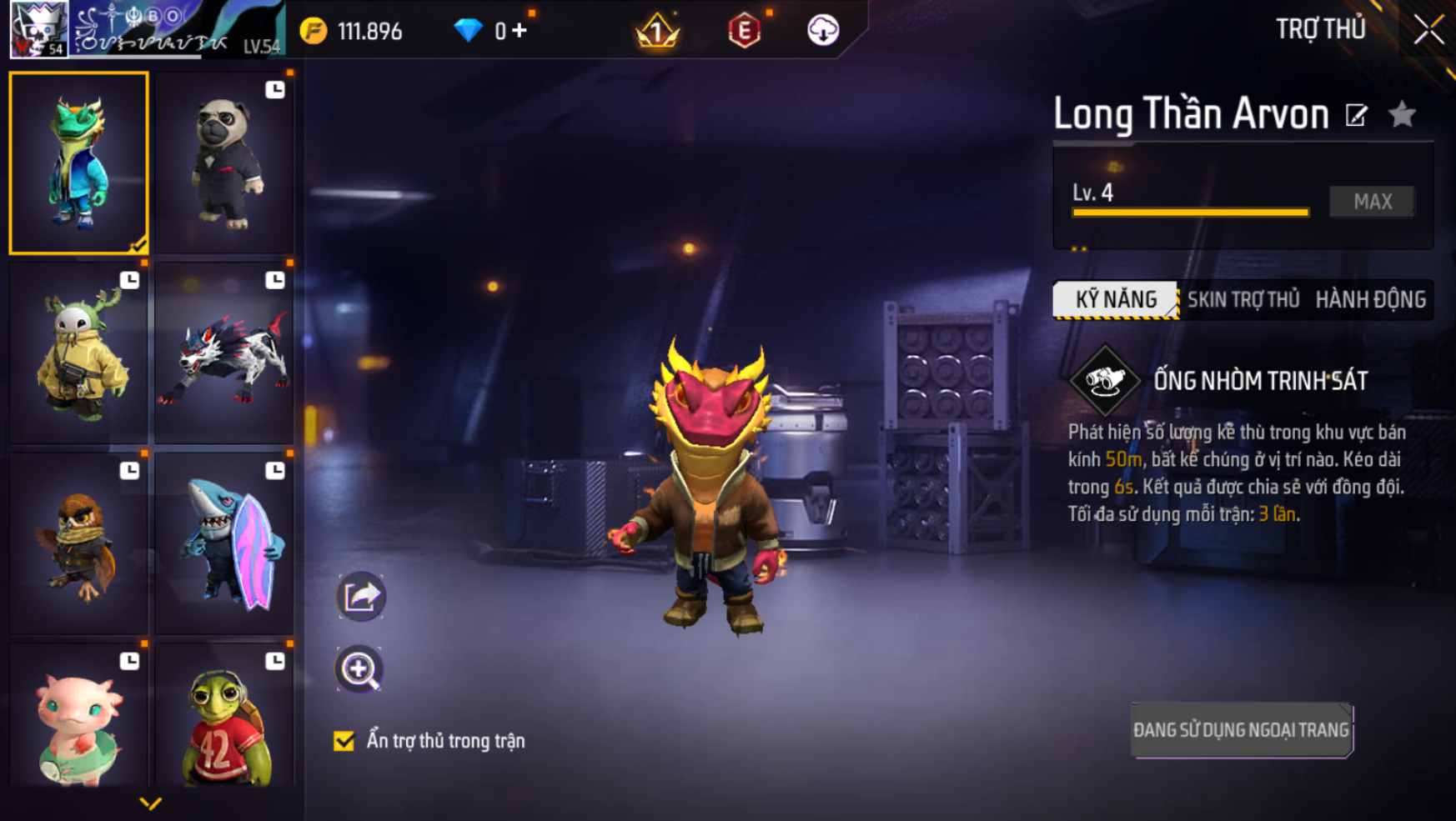Add diamonds with the plus button
The width and height of the screenshot is (1456, 821).
520,31
